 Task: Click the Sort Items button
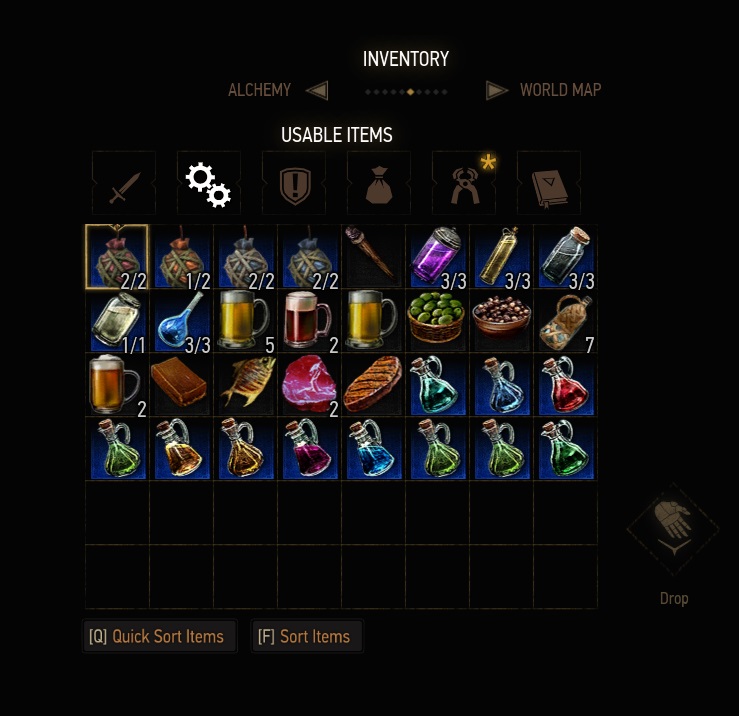click(306, 637)
